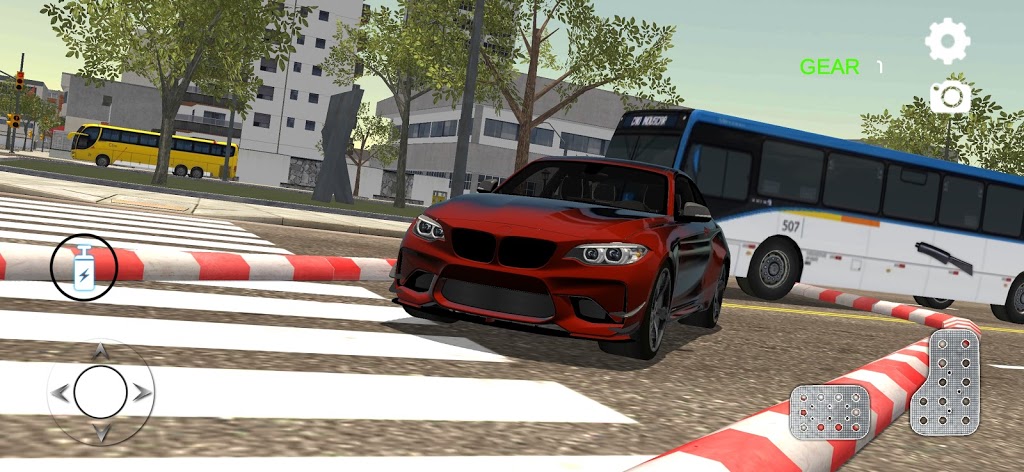The image size is (1024, 472).
Task: Tap the joystick's down arrow
Action: (x=101, y=433)
